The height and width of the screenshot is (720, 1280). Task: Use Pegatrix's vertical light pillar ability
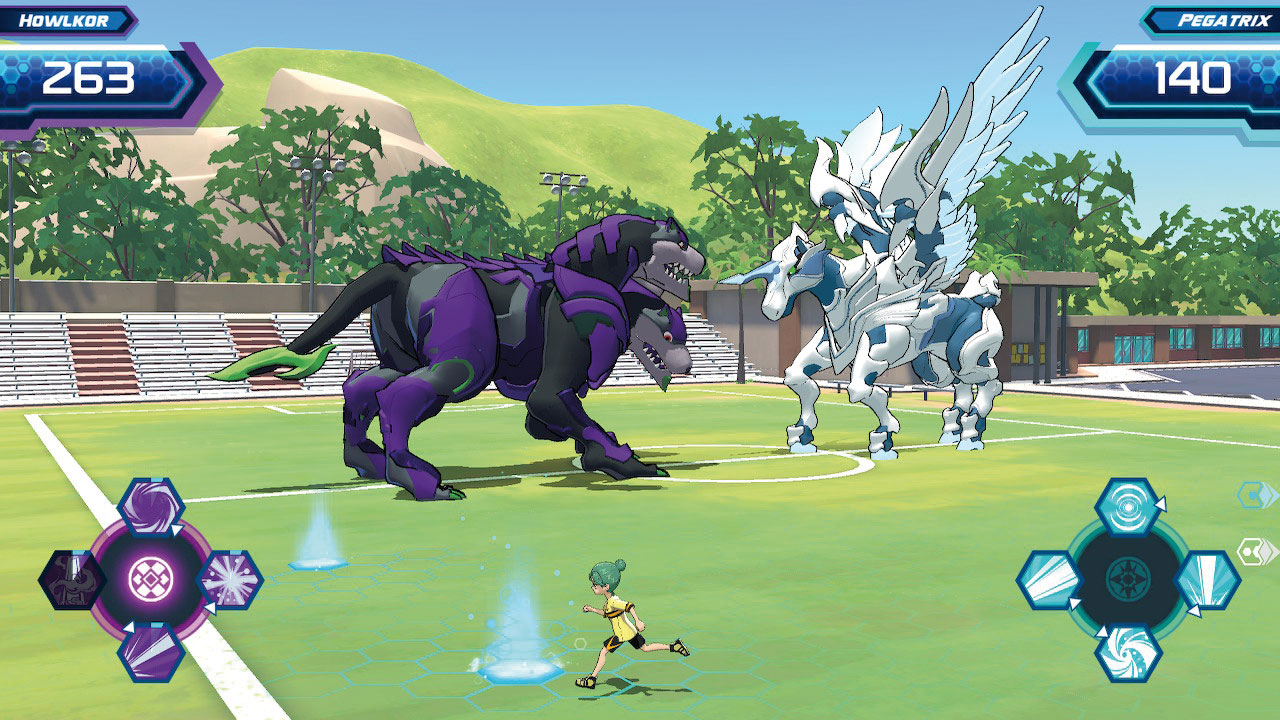[x=1206, y=580]
